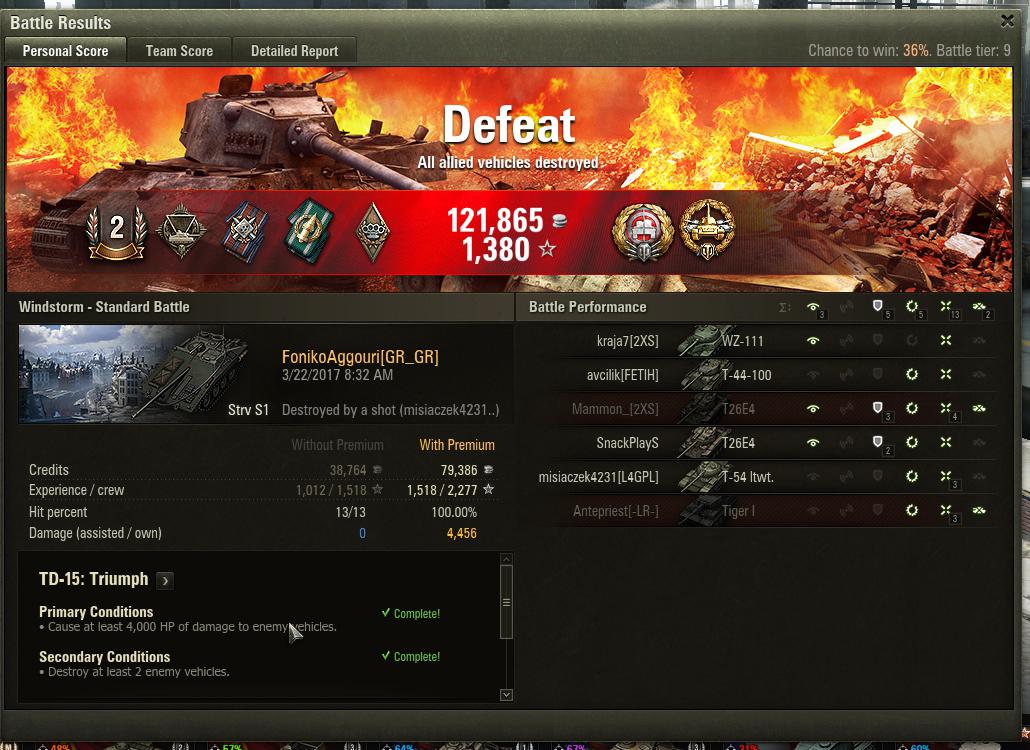Close the Battle Results window
Image resolution: width=1030 pixels, height=750 pixels.
point(1007,21)
